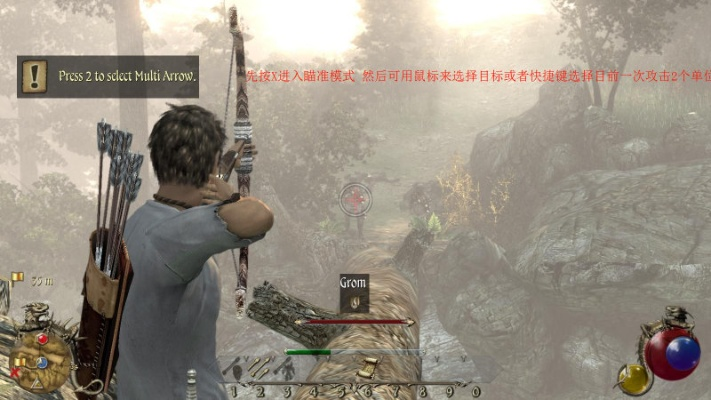Use the scroll item in the hotbar
711x400 pixels.
[367, 368]
